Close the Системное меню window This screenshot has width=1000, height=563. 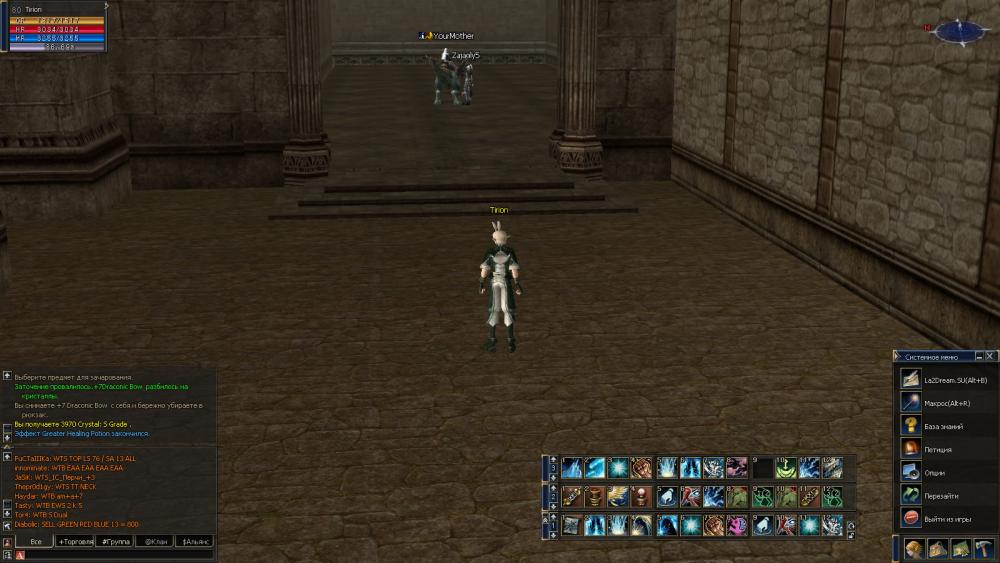(990, 356)
